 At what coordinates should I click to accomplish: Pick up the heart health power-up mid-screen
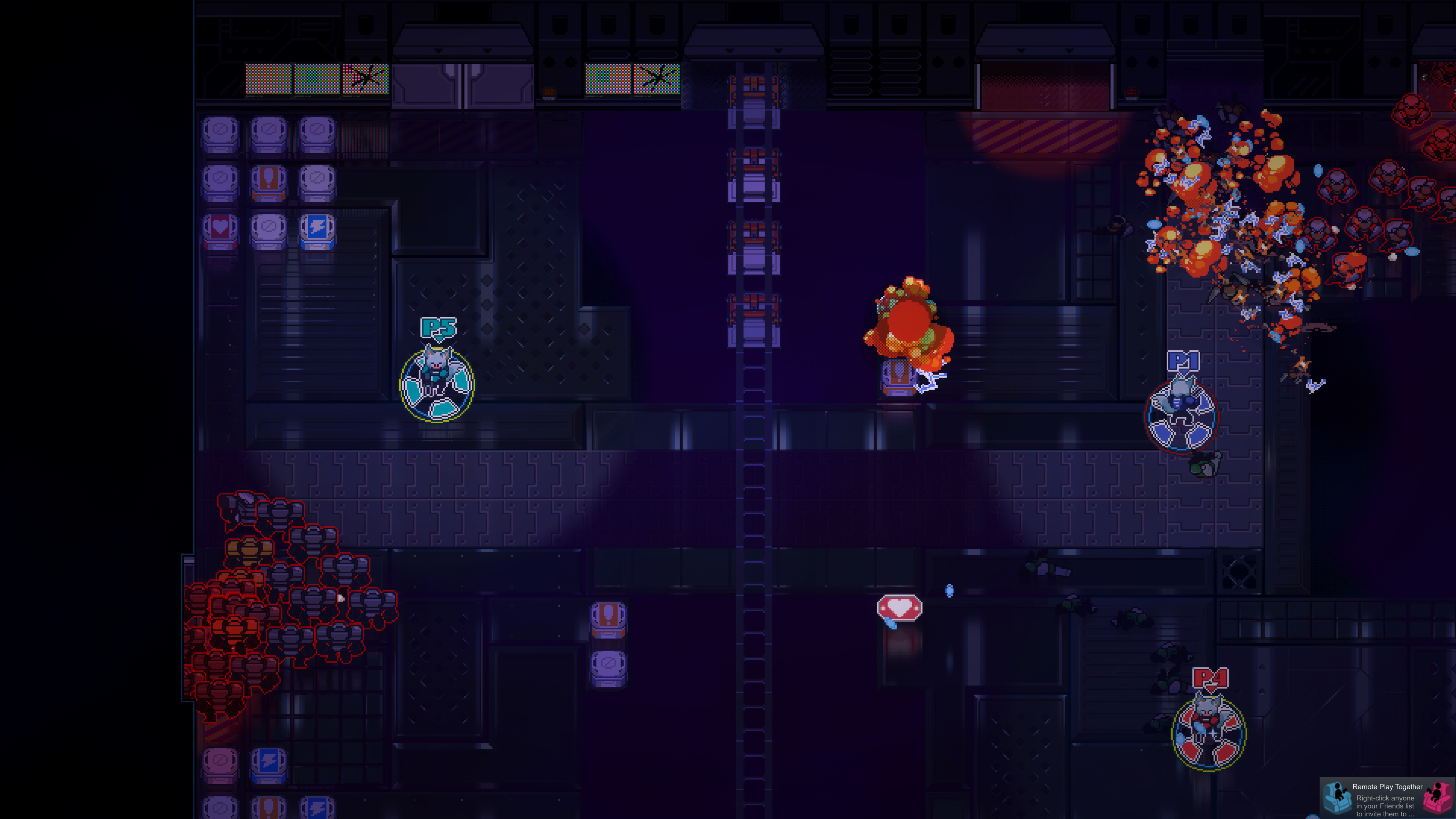[x=899, y=607]
